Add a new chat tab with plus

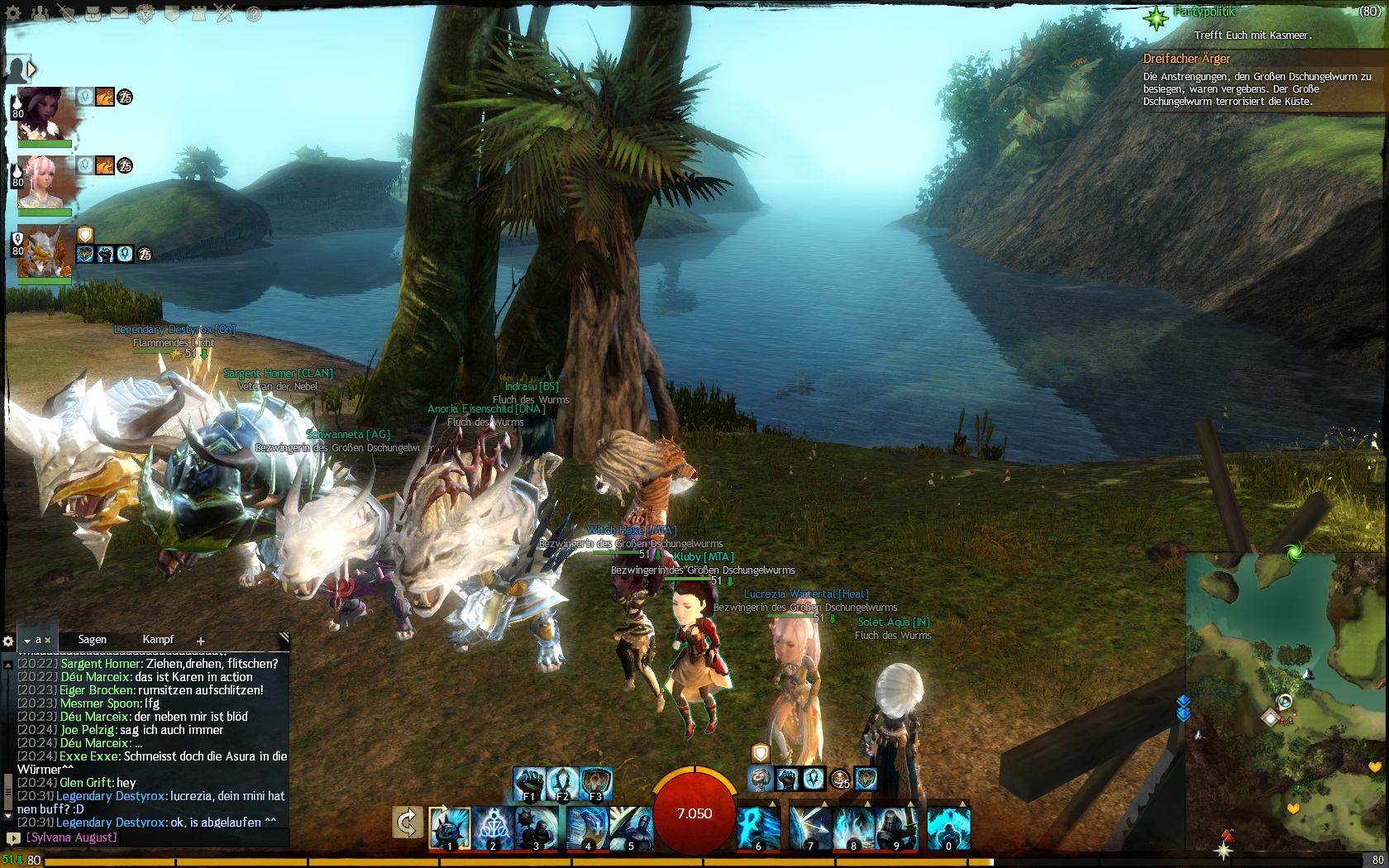pos(200,641)
